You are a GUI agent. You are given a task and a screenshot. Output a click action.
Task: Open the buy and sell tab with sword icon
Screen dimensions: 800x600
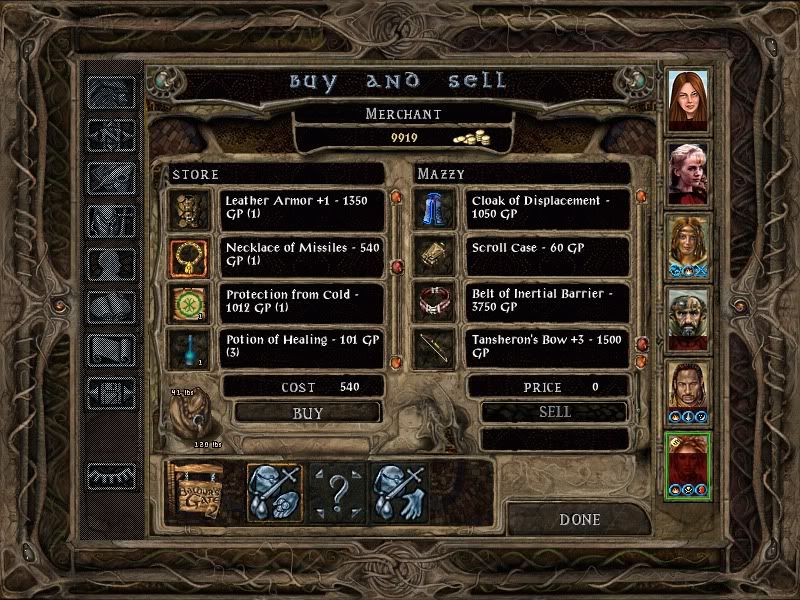point(275,491)
